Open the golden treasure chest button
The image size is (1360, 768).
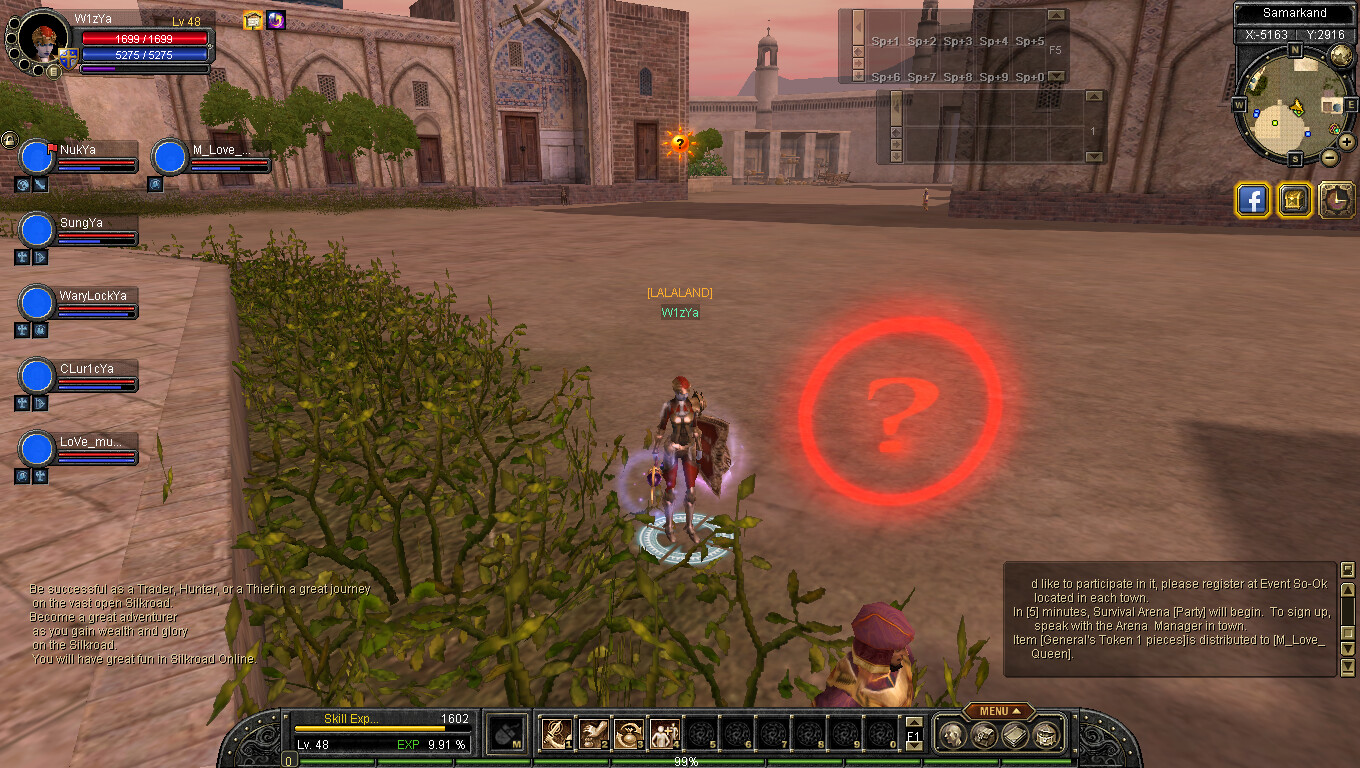(x=1294, y=200)
